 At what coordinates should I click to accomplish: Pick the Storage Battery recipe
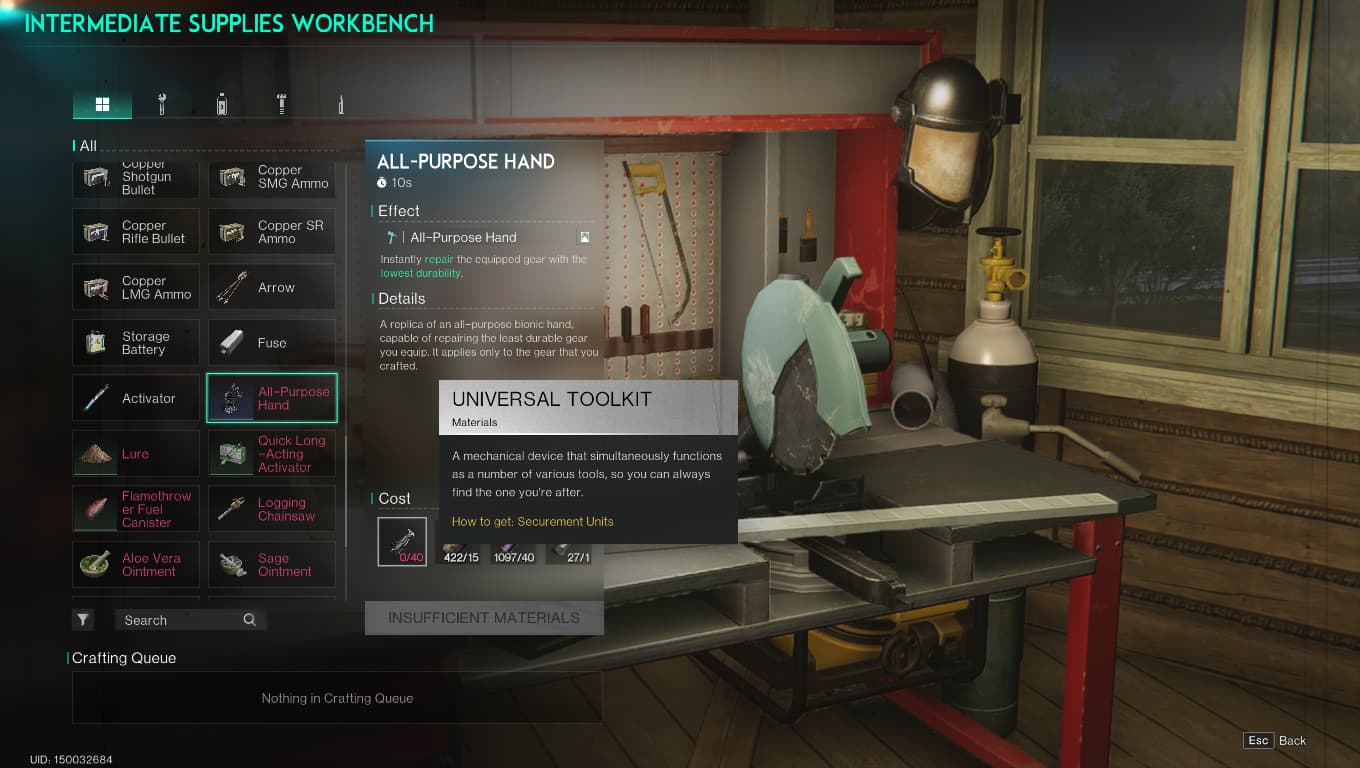point(136,343)
